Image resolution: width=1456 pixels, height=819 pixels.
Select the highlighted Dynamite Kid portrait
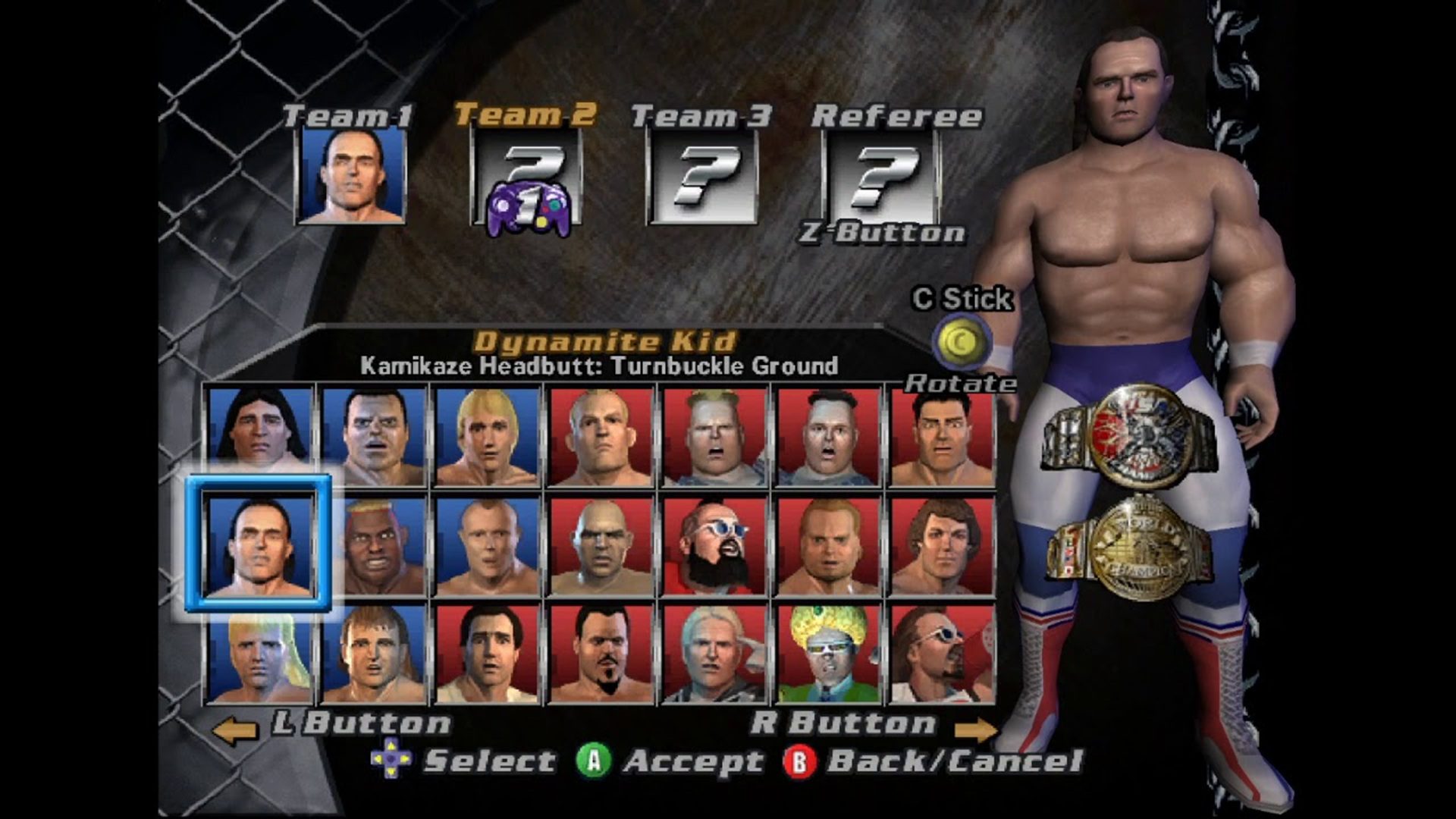(259, 544)
